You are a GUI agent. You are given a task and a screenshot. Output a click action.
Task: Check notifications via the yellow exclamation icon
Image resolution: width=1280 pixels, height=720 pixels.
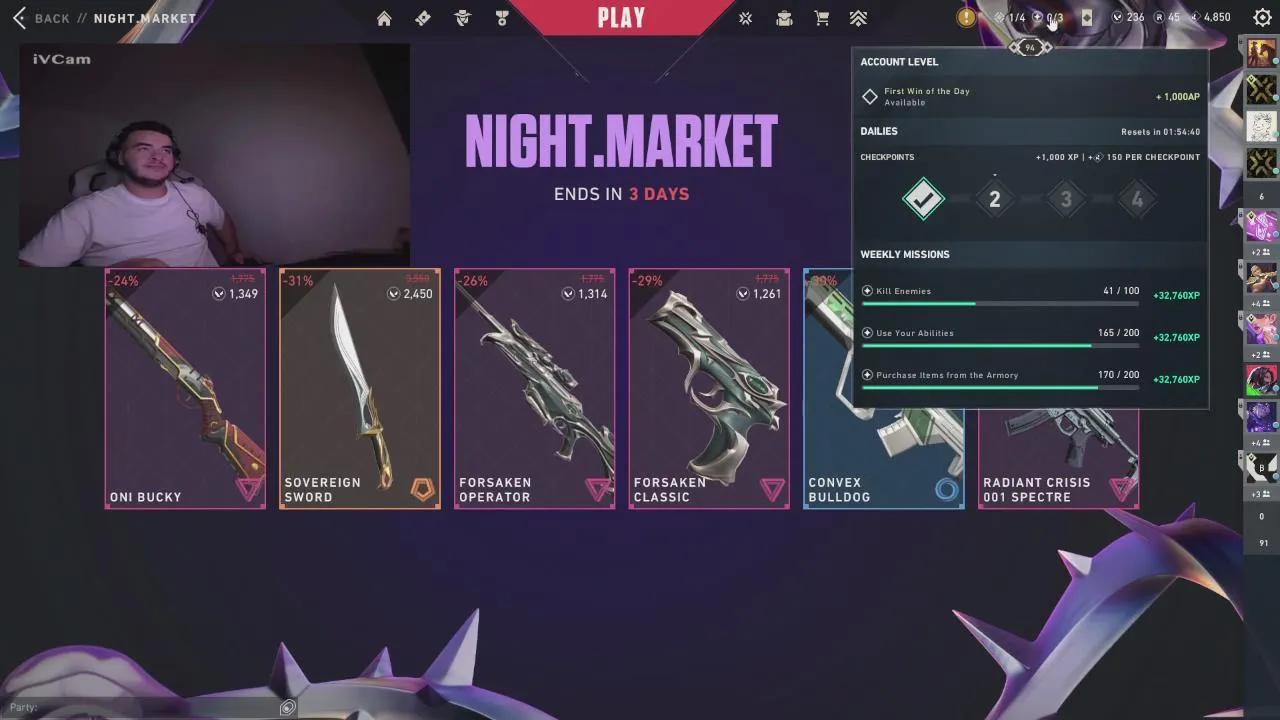tap(965, 17)
